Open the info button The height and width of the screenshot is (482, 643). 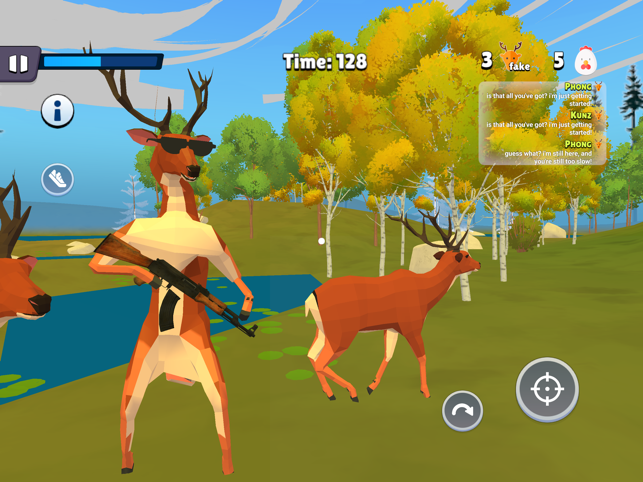click(x=57, y=111)
